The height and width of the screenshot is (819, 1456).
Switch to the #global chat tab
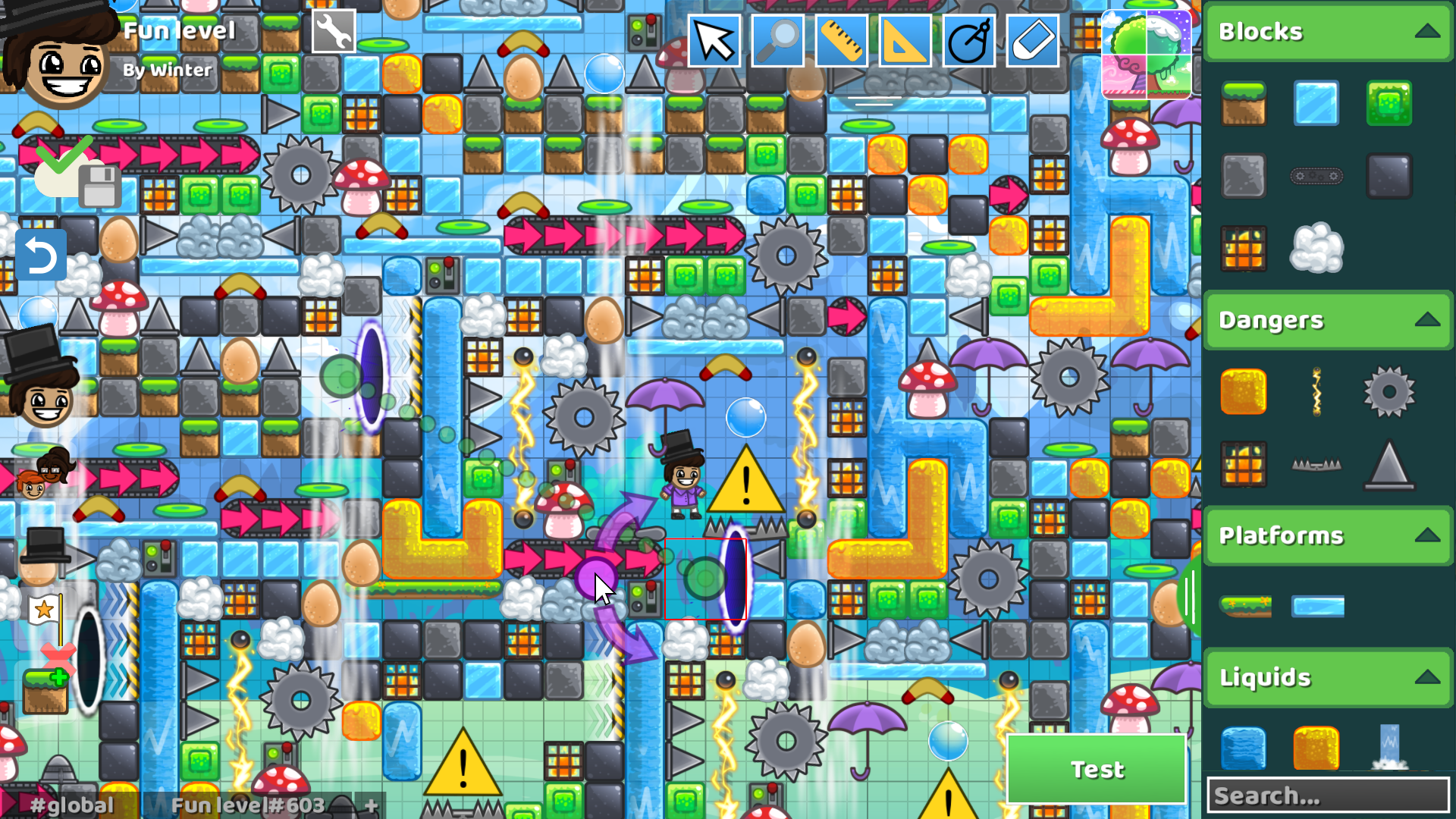[72, 806]
